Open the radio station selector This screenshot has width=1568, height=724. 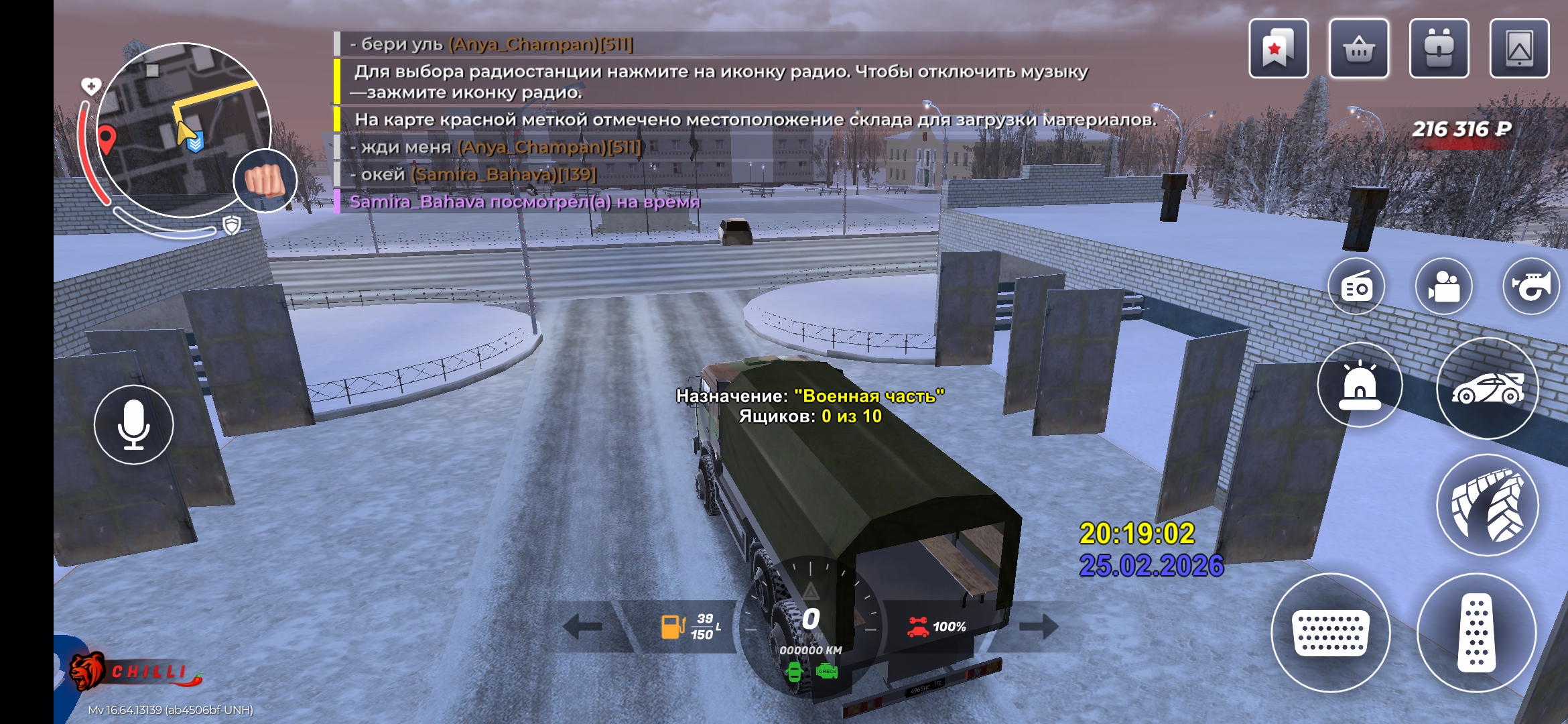(x=1357, y=287)
